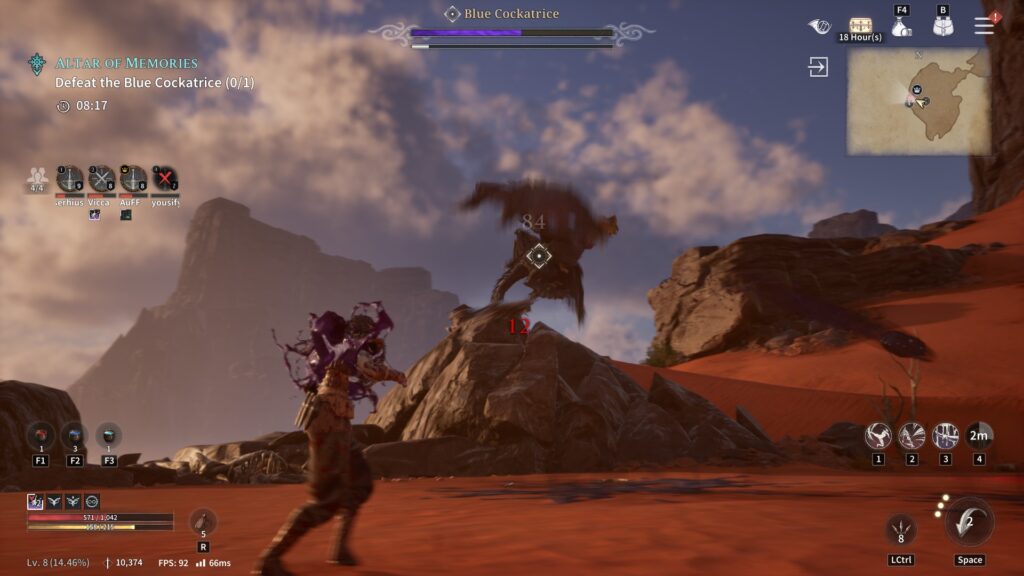This screenshot has width=1024, height=576.
Task: Activate the Space dodge skill icon
Action: [x=969, y=521]
